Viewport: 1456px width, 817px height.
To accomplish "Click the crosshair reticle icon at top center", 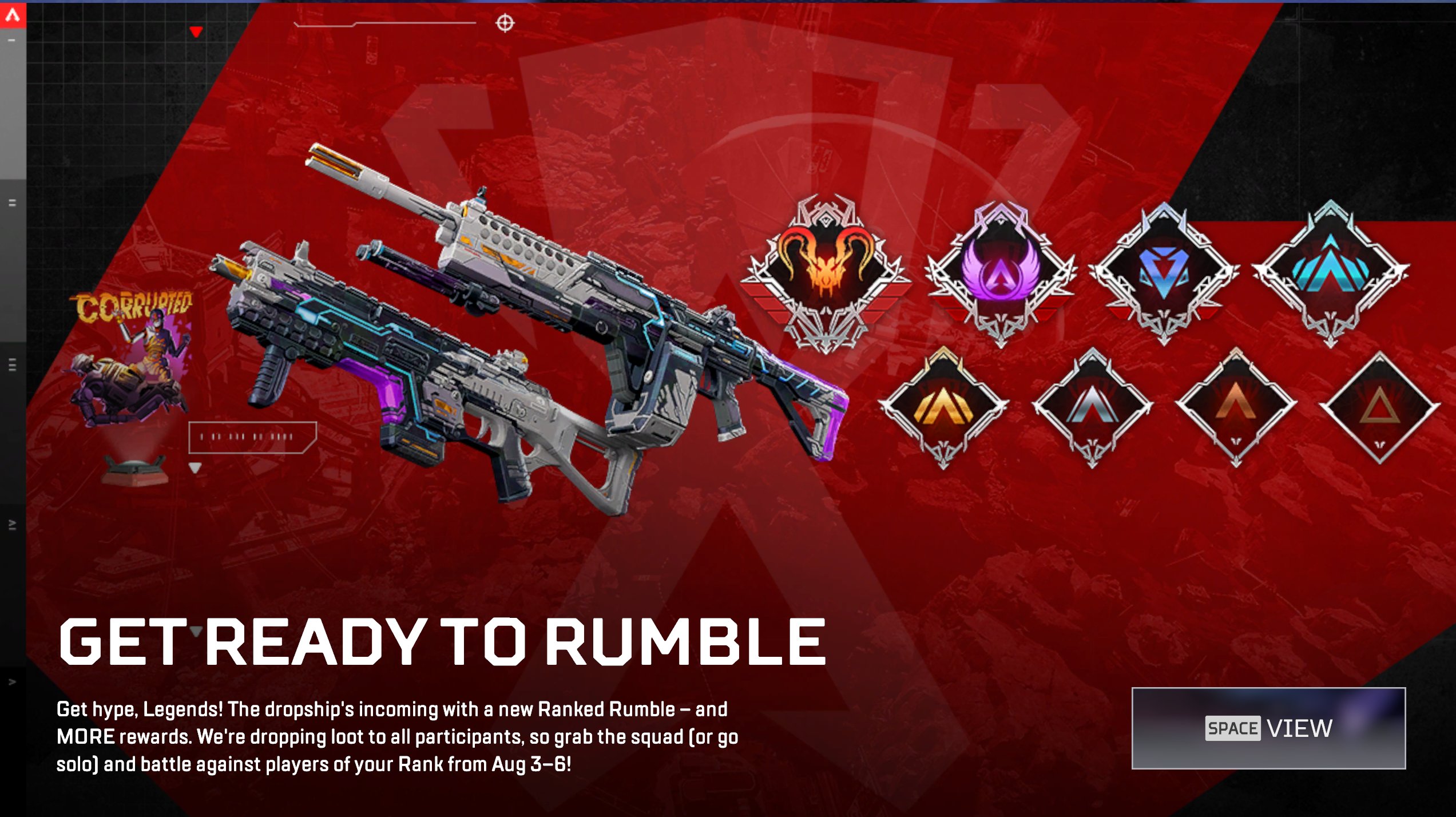I will [x=504, y=23].
